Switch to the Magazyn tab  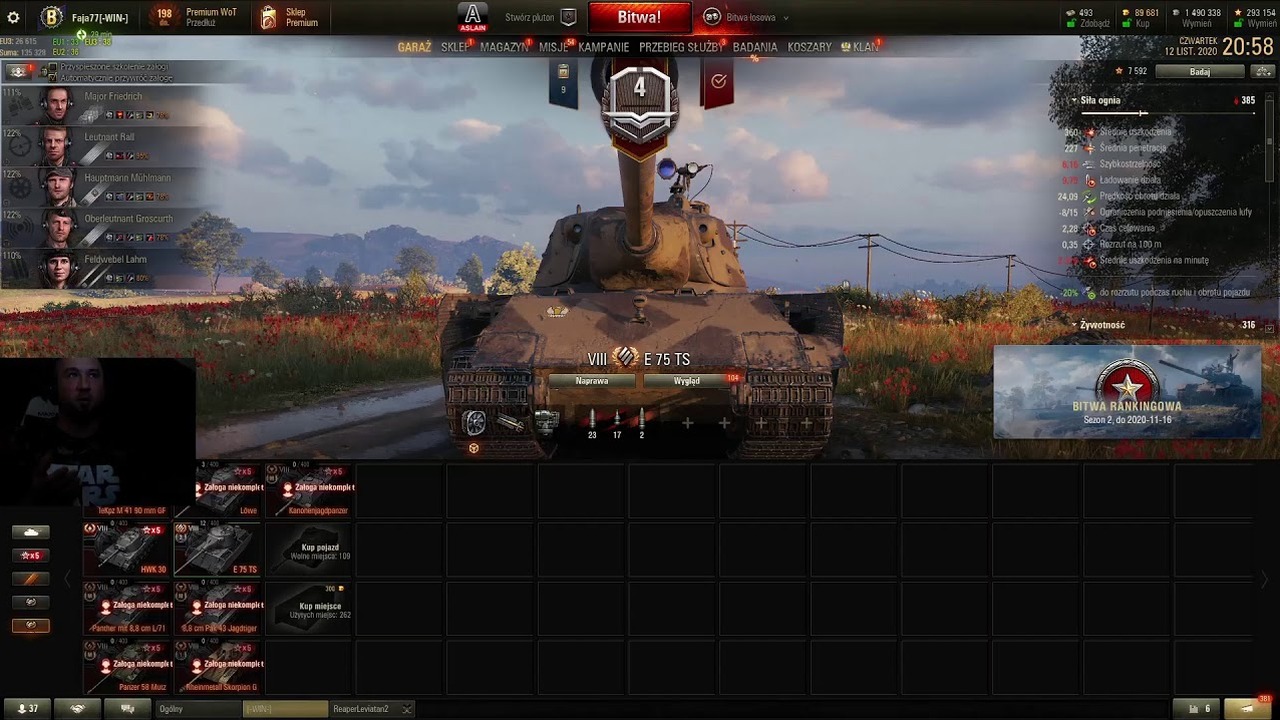pyautogui.click(x=504, y=47)
